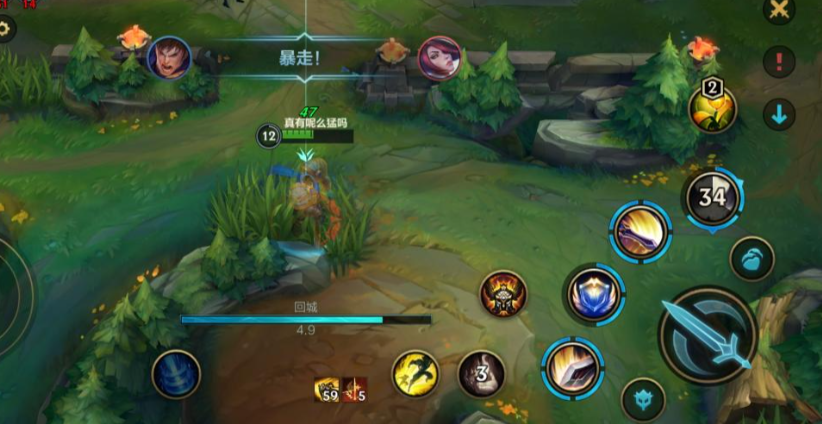Select the icon showing number 3
This screenshot has height=424, width=822.
pos(481,374)
